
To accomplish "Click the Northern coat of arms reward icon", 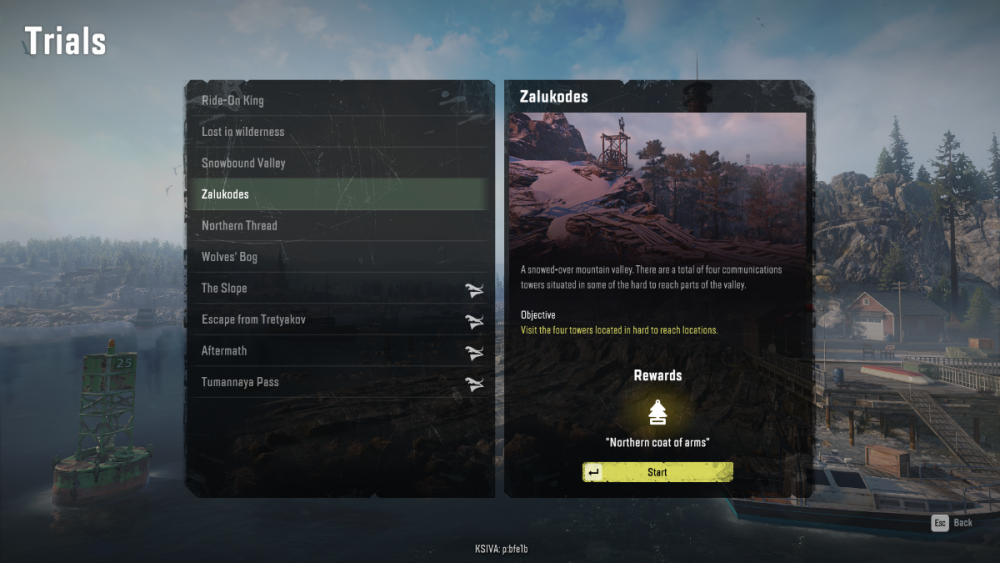I will (657, 413).
